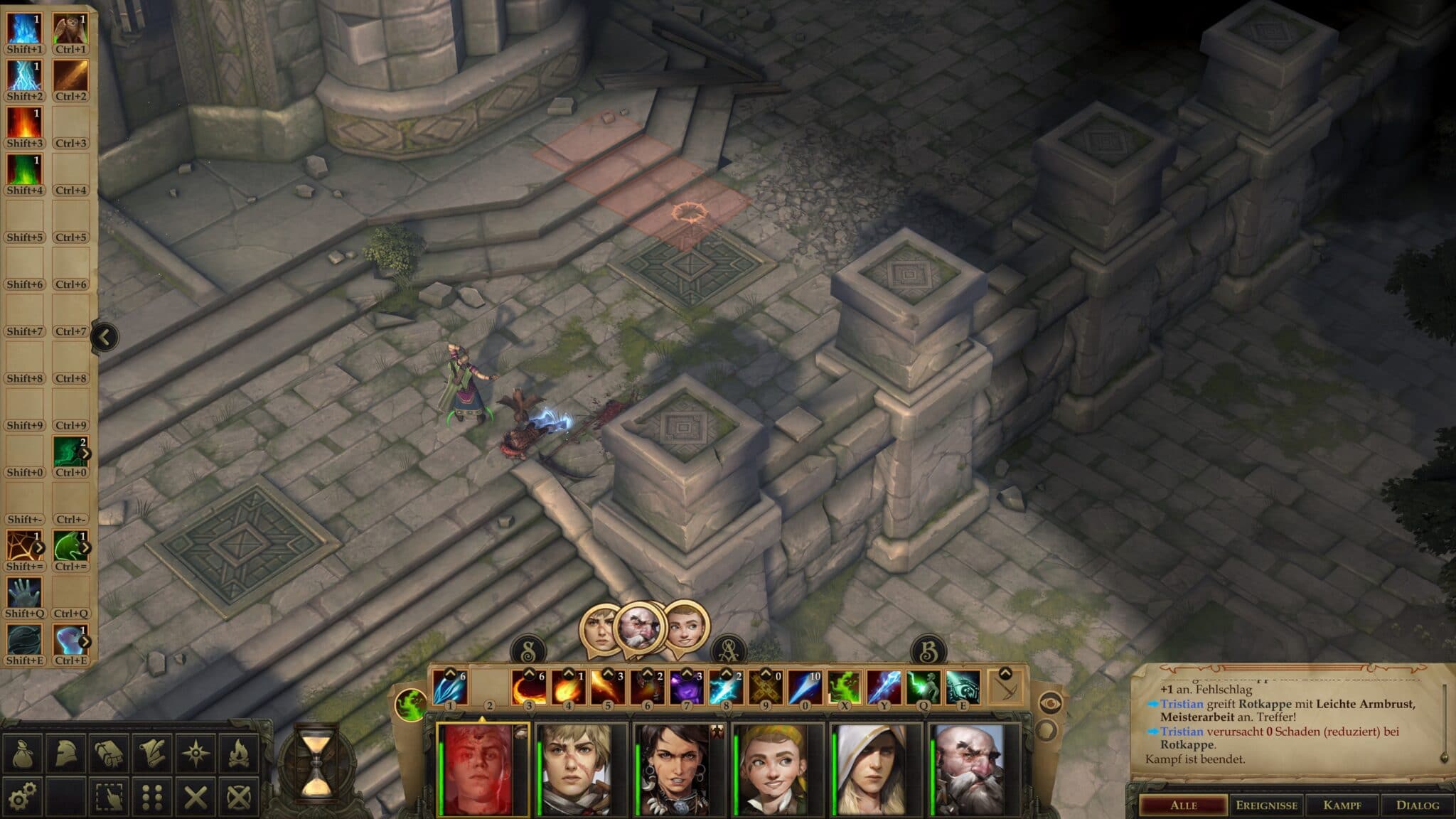Screen dimensions: 1456x819
Task: Switch combat log to the Kampf tab
Action: pyautogui.click(x=1342, y=805)
